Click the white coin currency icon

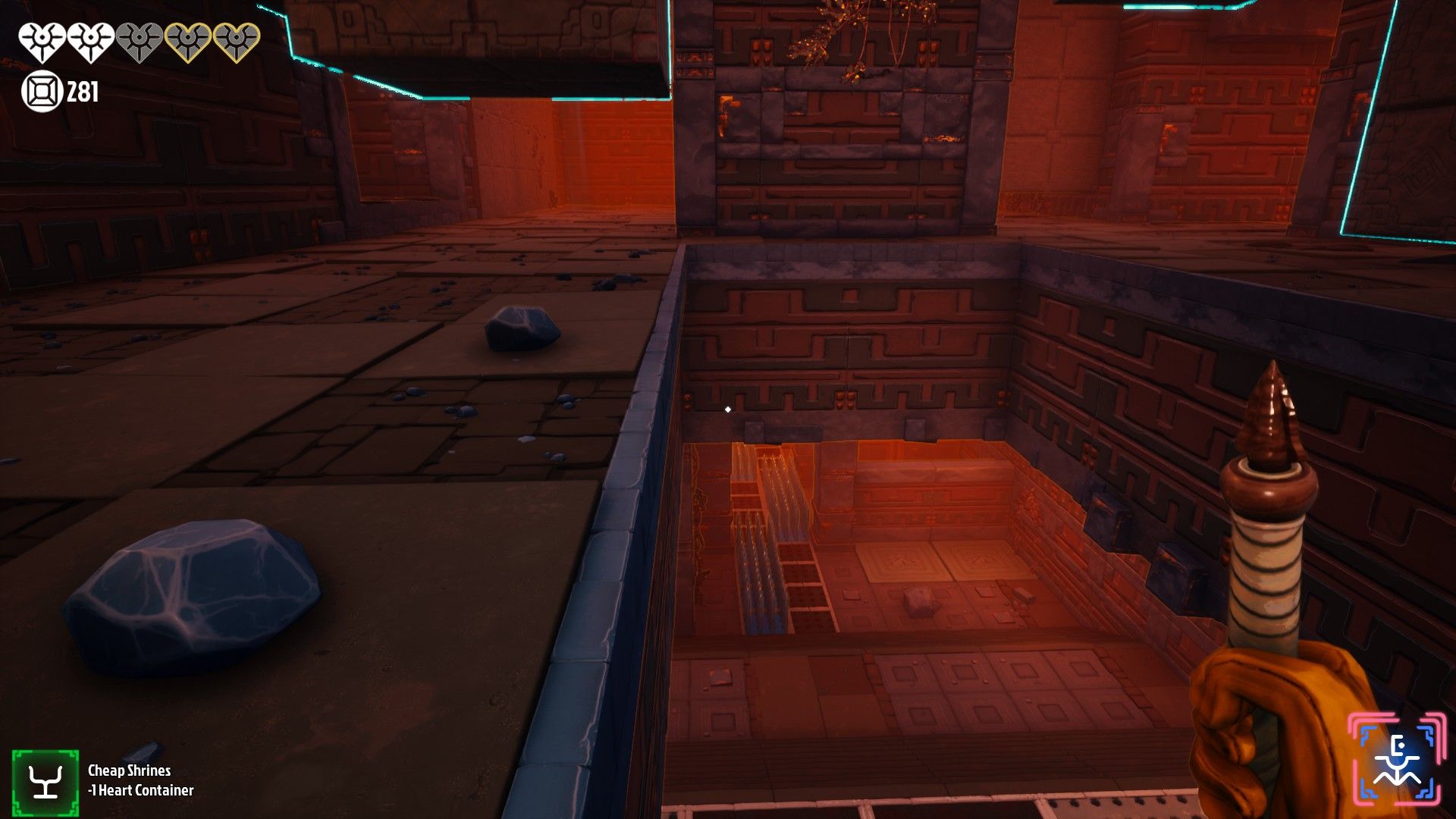[x=42, y=93]
